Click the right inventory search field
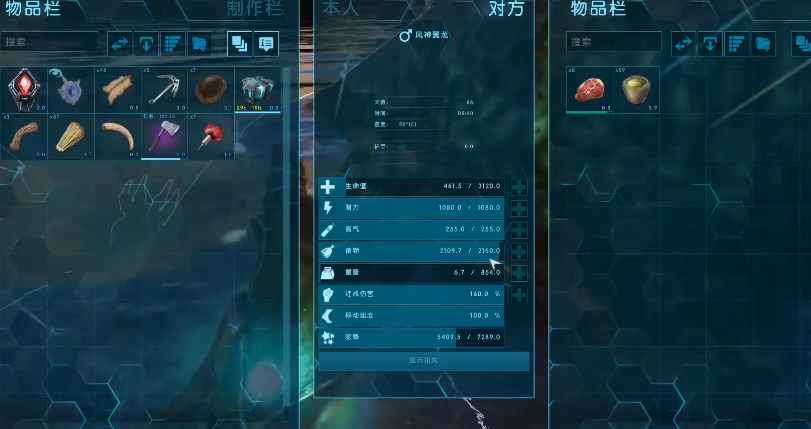811x429 pixels. pyautogui.click(x=613, y=42)
